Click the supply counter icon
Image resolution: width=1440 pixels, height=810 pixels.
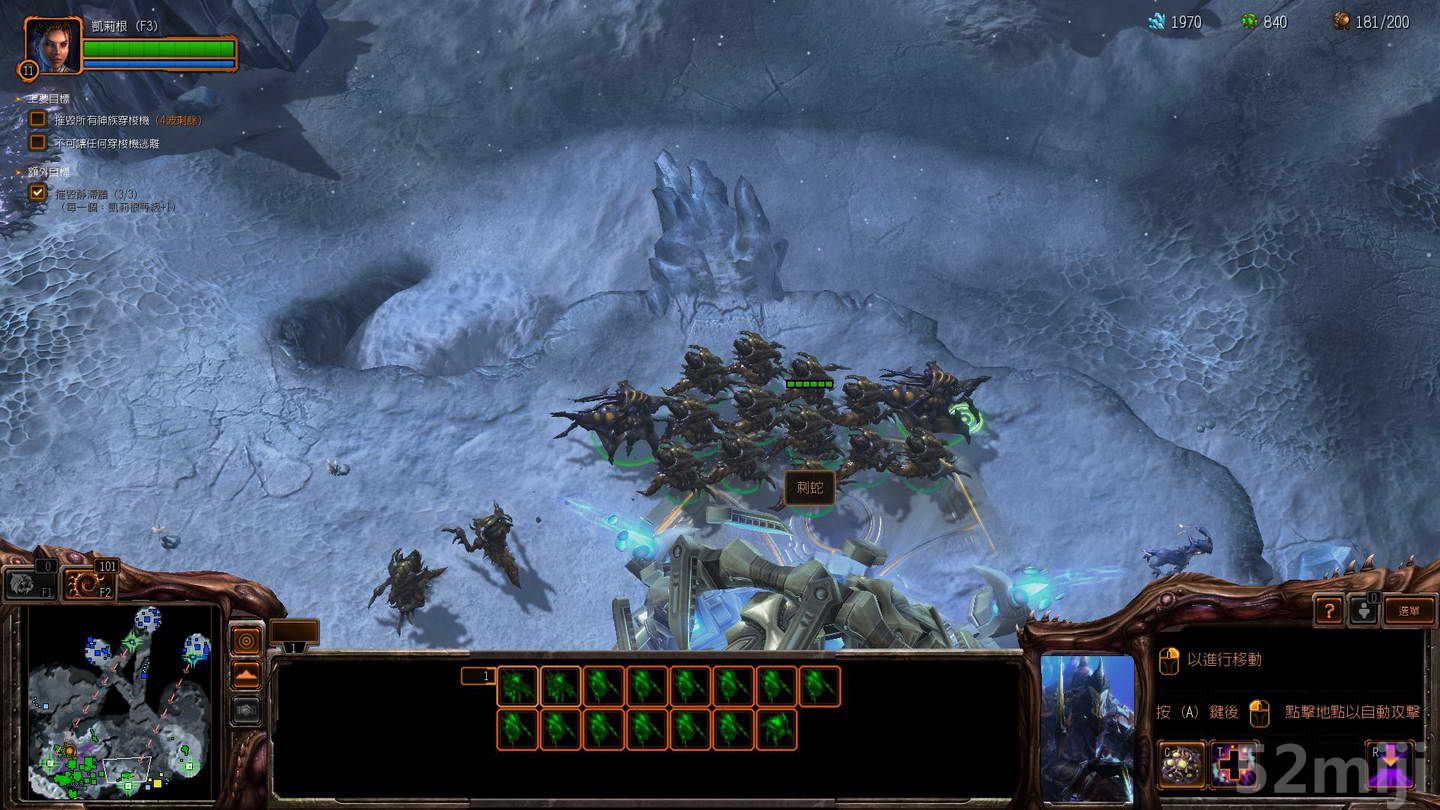pyautogui.click(x=1341, y=20)
